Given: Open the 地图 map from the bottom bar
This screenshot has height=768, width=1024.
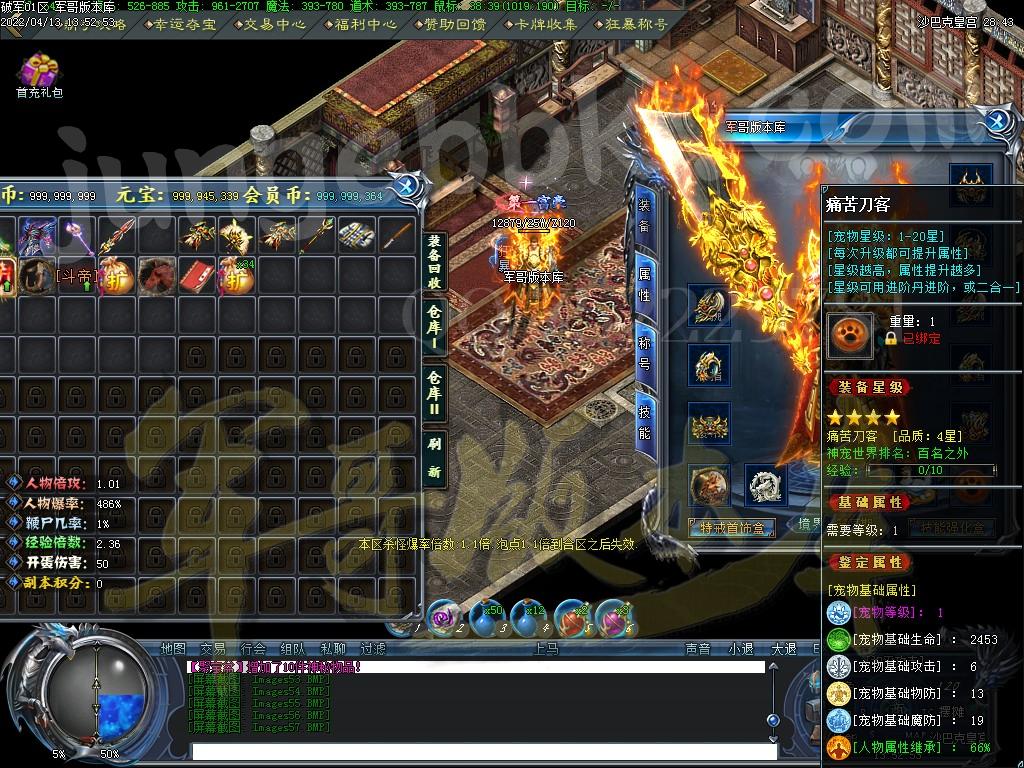Looking at the screenshot, I should (173, 649).
